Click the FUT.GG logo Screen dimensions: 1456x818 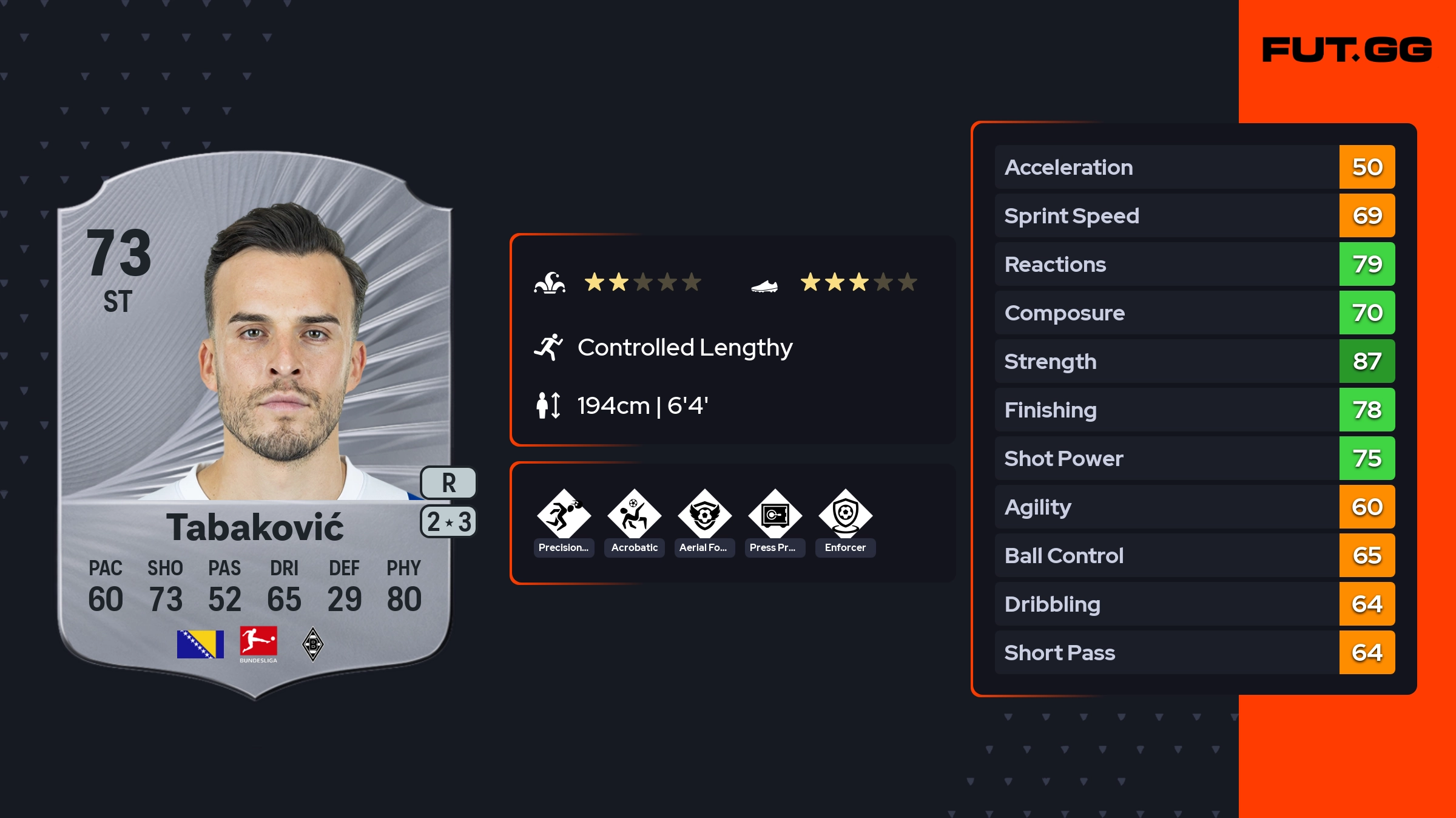[1347, 50]
